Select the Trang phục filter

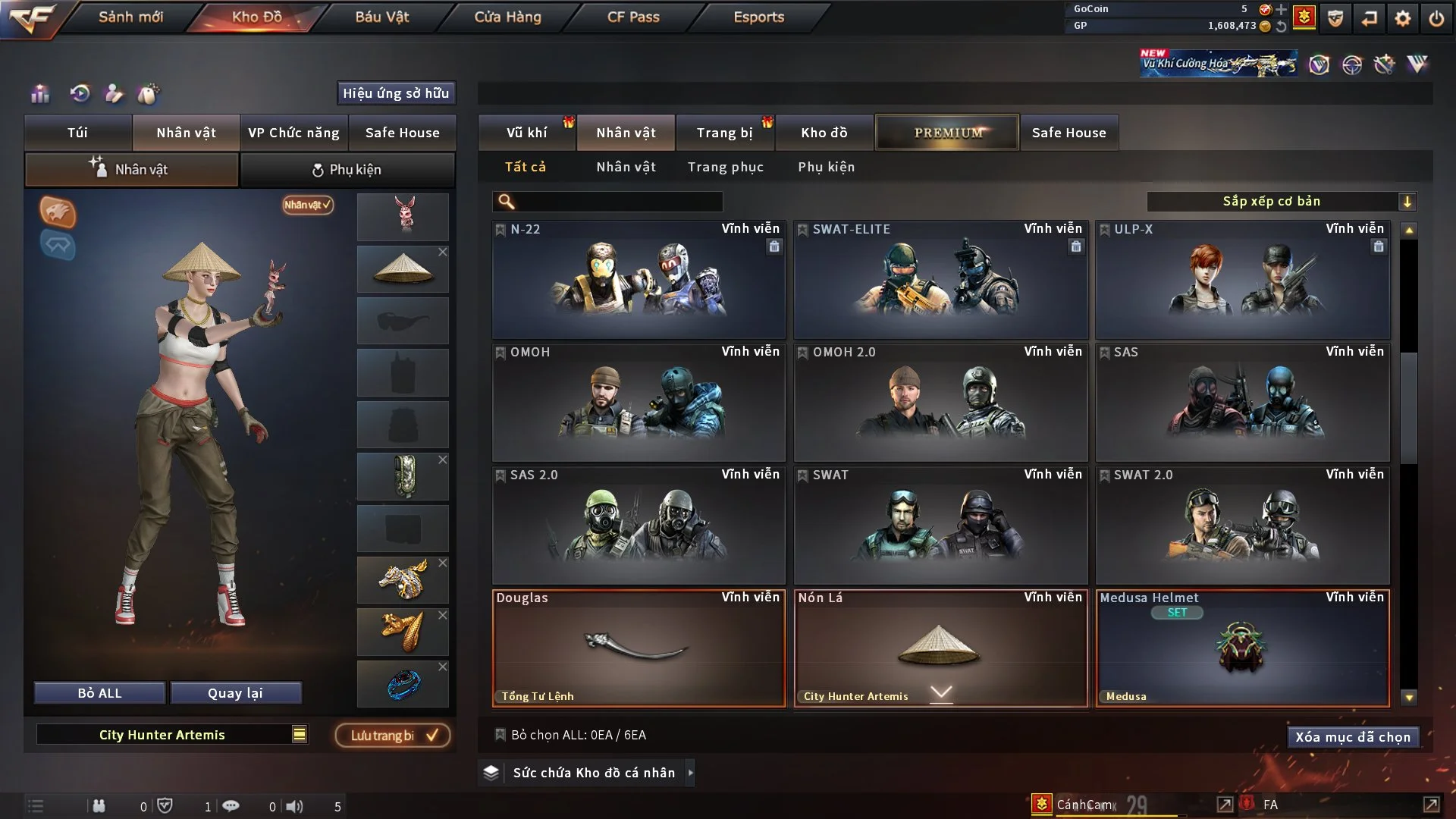pos(725,167)
